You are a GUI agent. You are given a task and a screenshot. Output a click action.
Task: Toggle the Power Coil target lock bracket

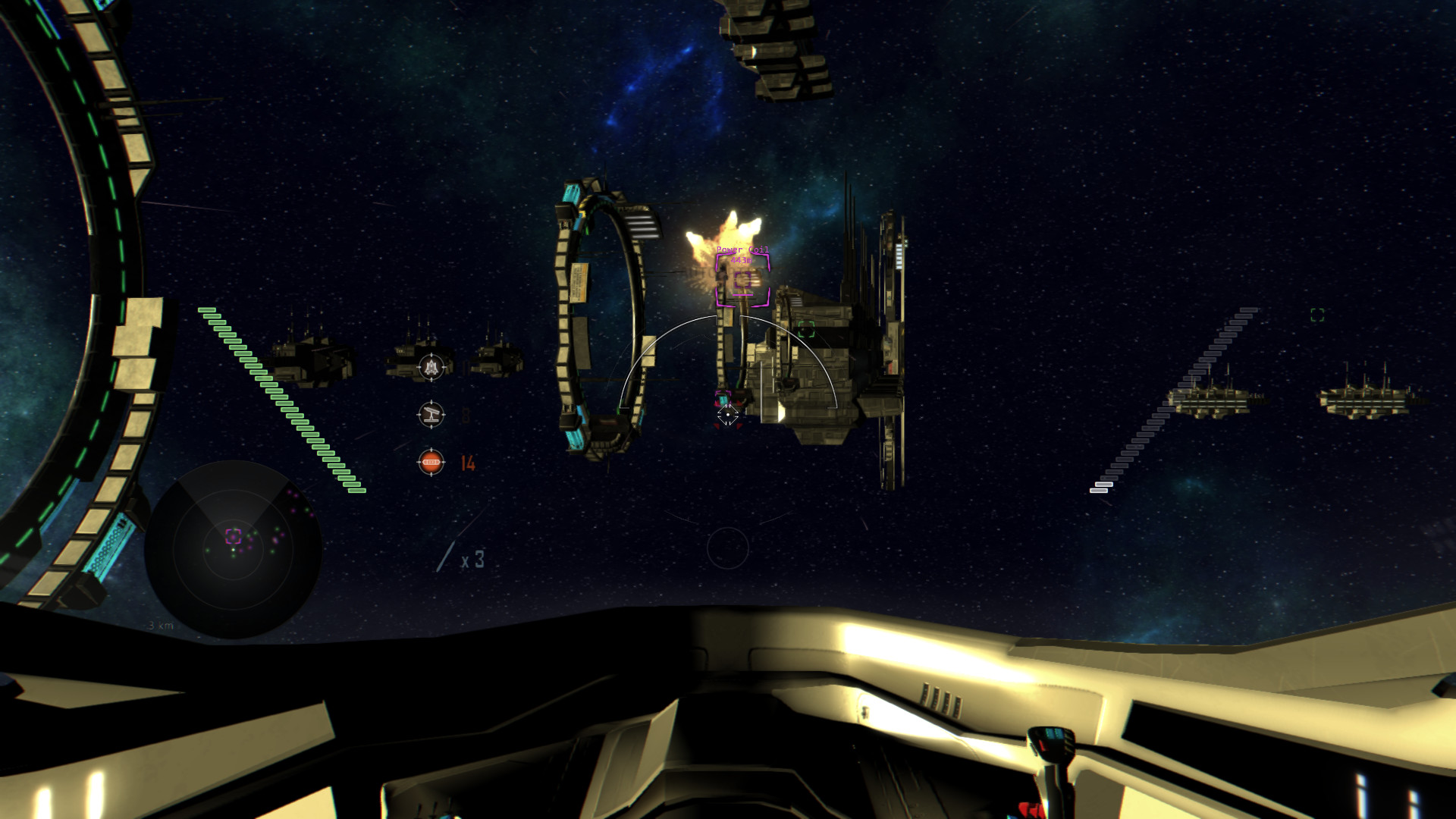[x=742, y=280]
